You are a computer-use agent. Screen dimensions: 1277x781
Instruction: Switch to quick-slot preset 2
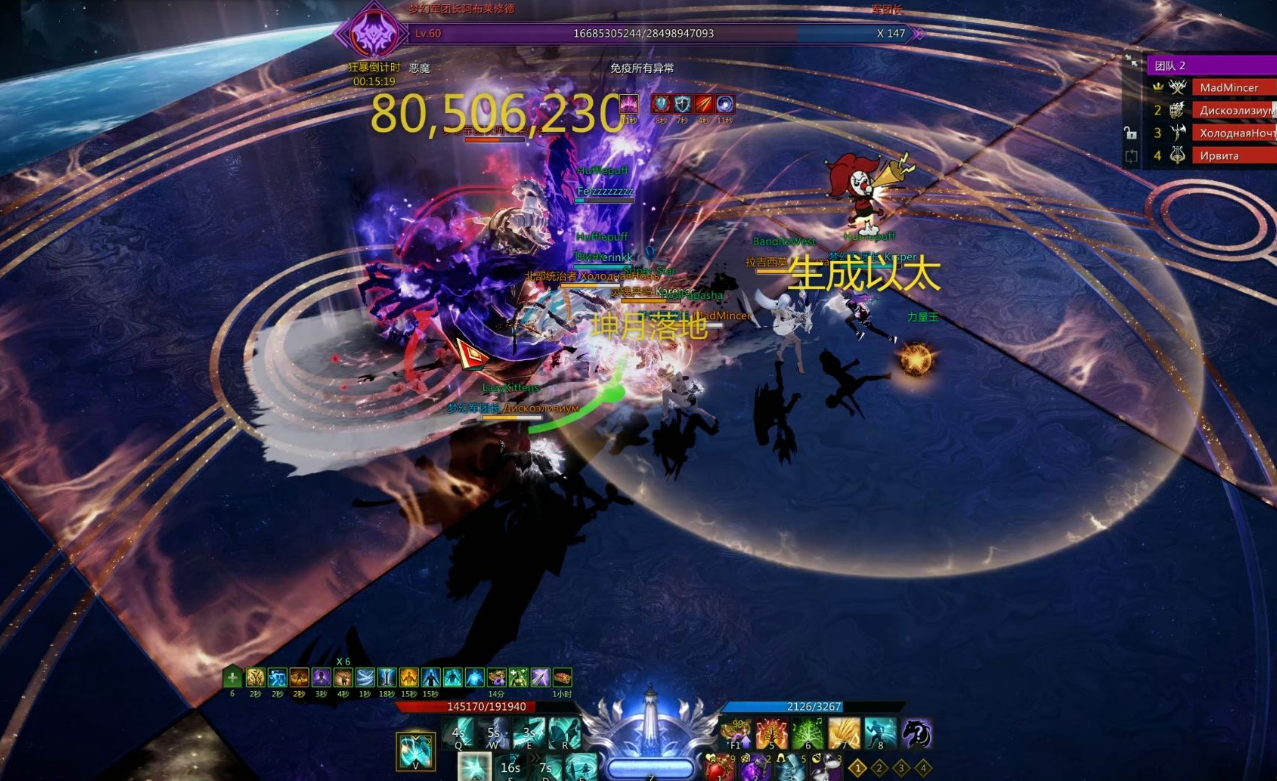click(x=880, y=768)
